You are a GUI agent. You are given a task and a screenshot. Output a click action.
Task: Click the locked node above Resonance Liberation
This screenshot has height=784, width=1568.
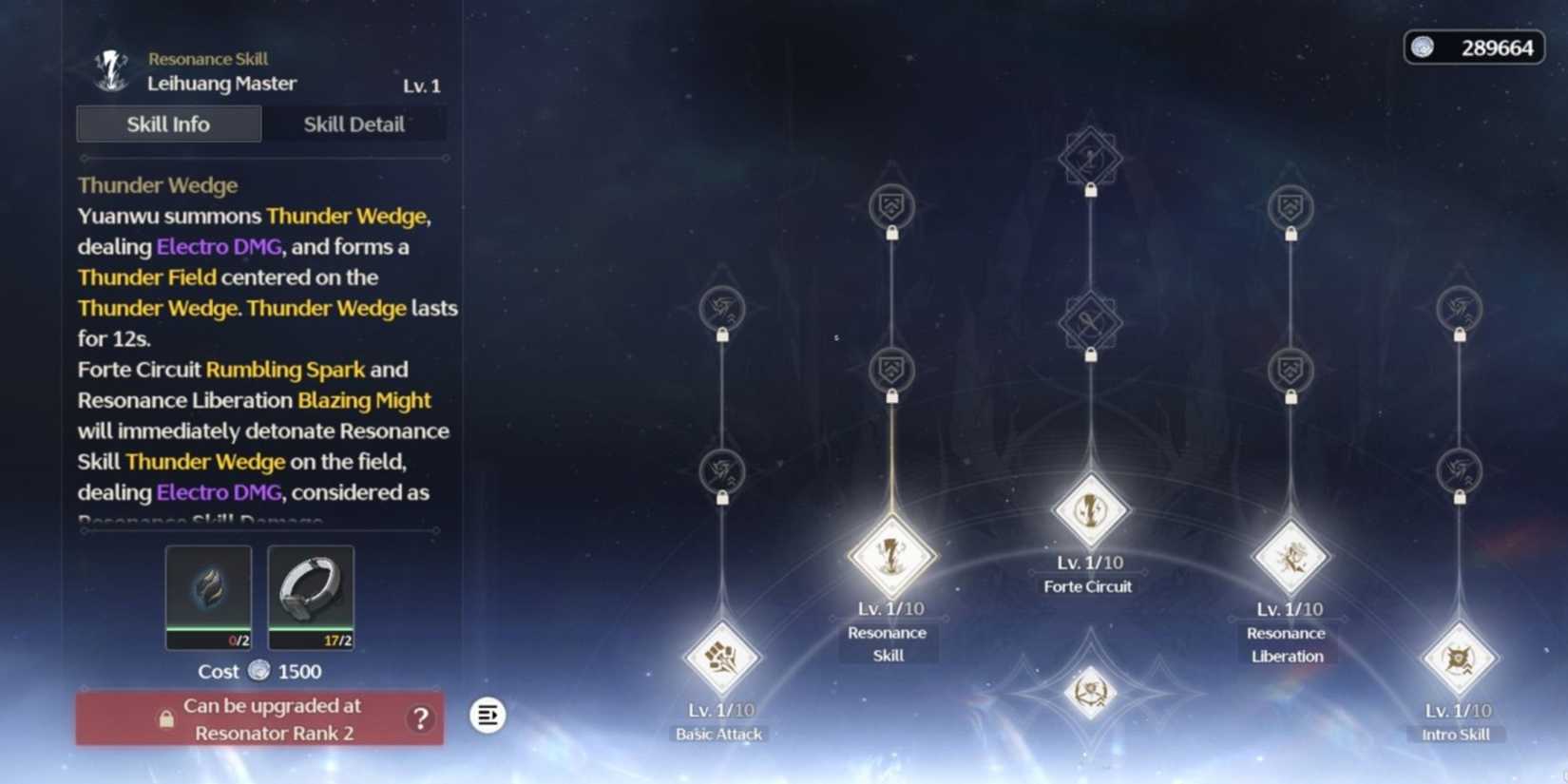tap(1289, 370)
